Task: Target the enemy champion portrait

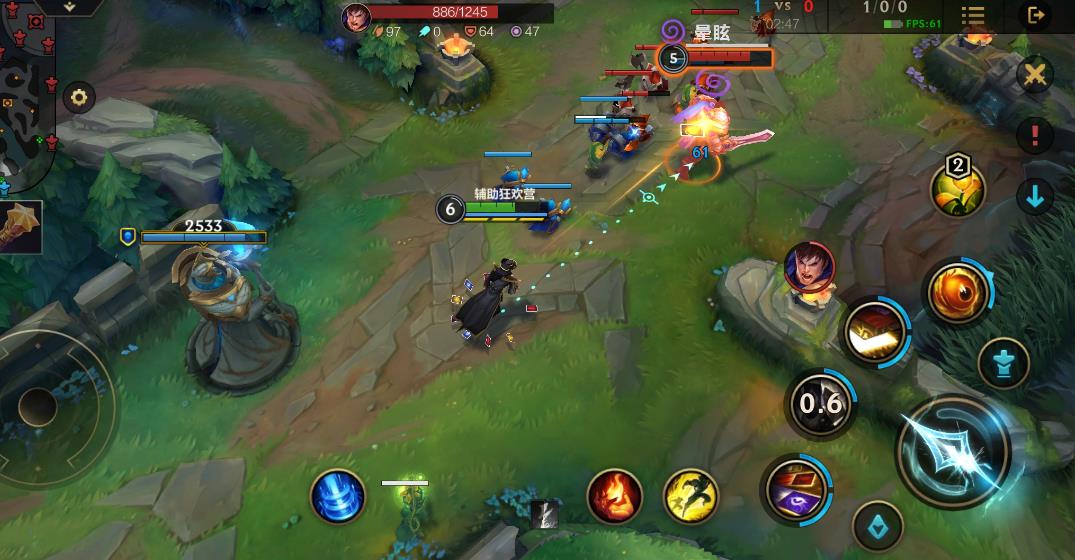Action: pos(809,267)
